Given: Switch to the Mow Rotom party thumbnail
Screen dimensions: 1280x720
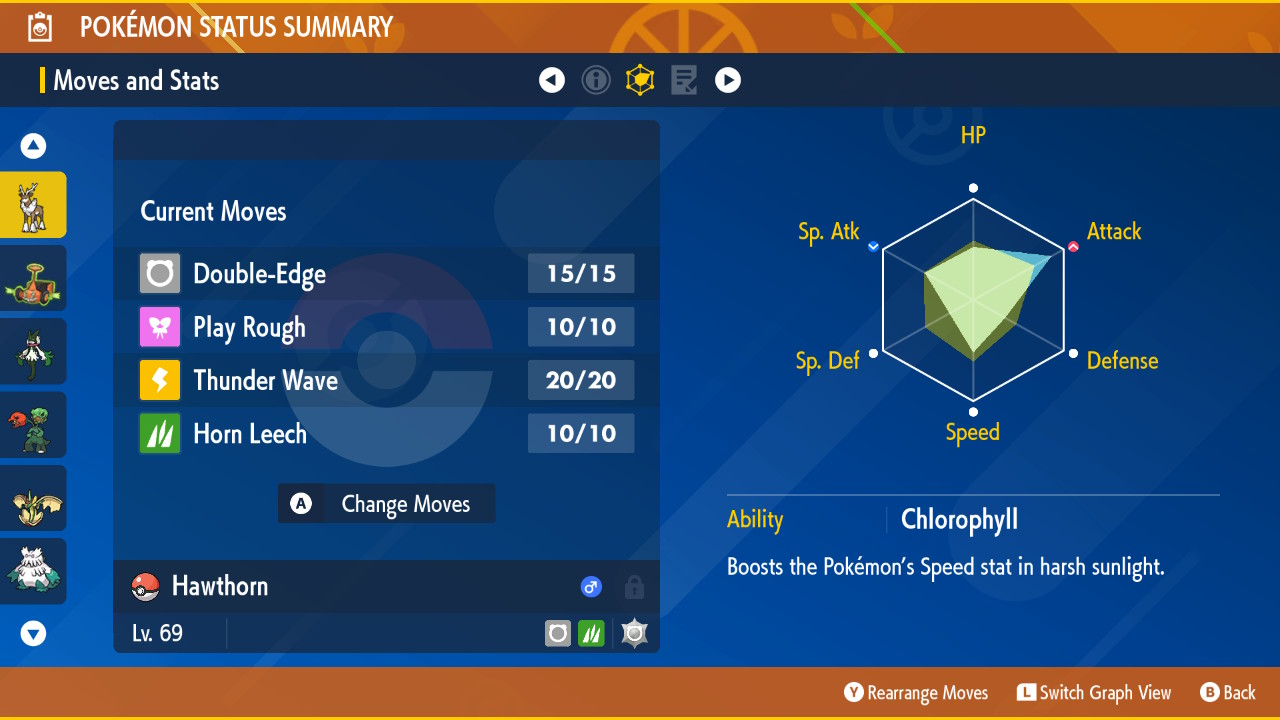Looking at the screenshot, I should click(33, 278).
